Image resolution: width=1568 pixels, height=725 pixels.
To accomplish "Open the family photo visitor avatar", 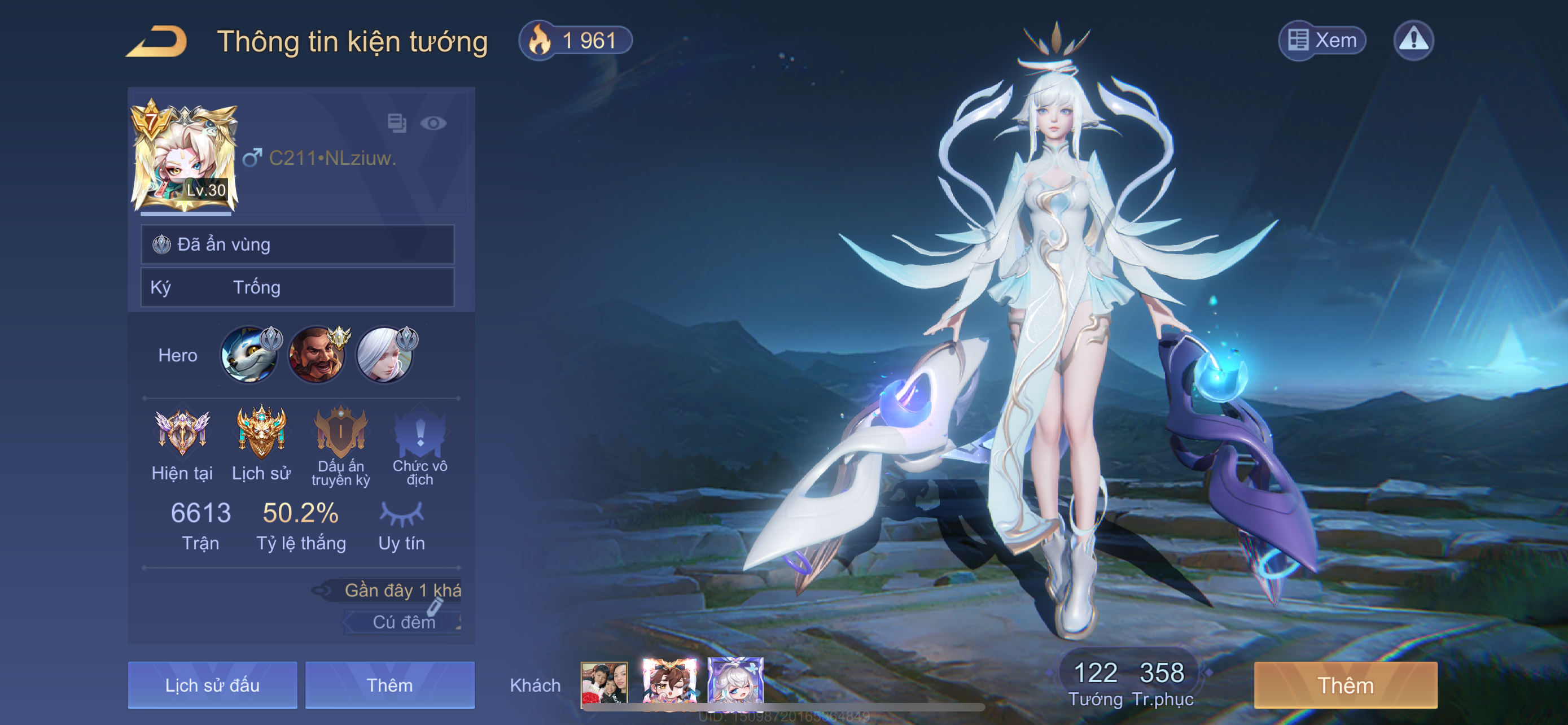I will click(604, 683).
